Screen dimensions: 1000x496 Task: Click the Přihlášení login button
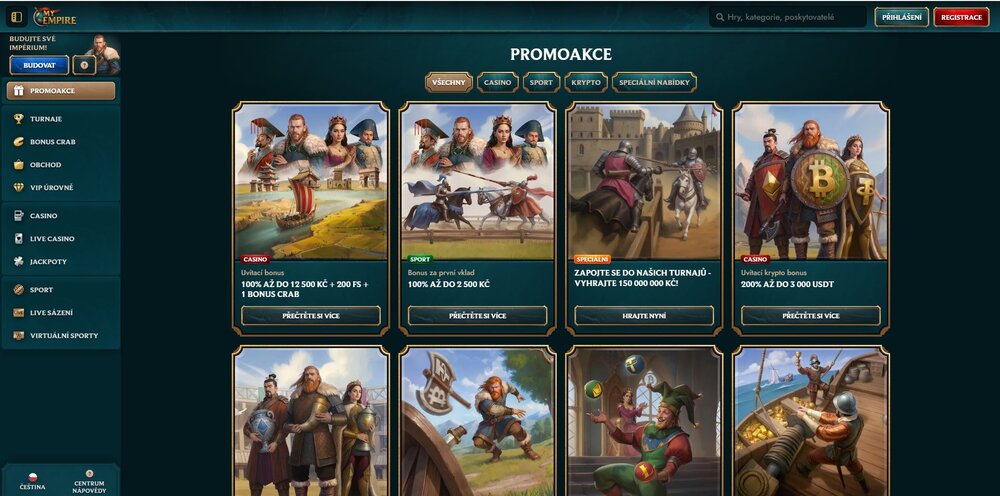(x=901, y=17)
